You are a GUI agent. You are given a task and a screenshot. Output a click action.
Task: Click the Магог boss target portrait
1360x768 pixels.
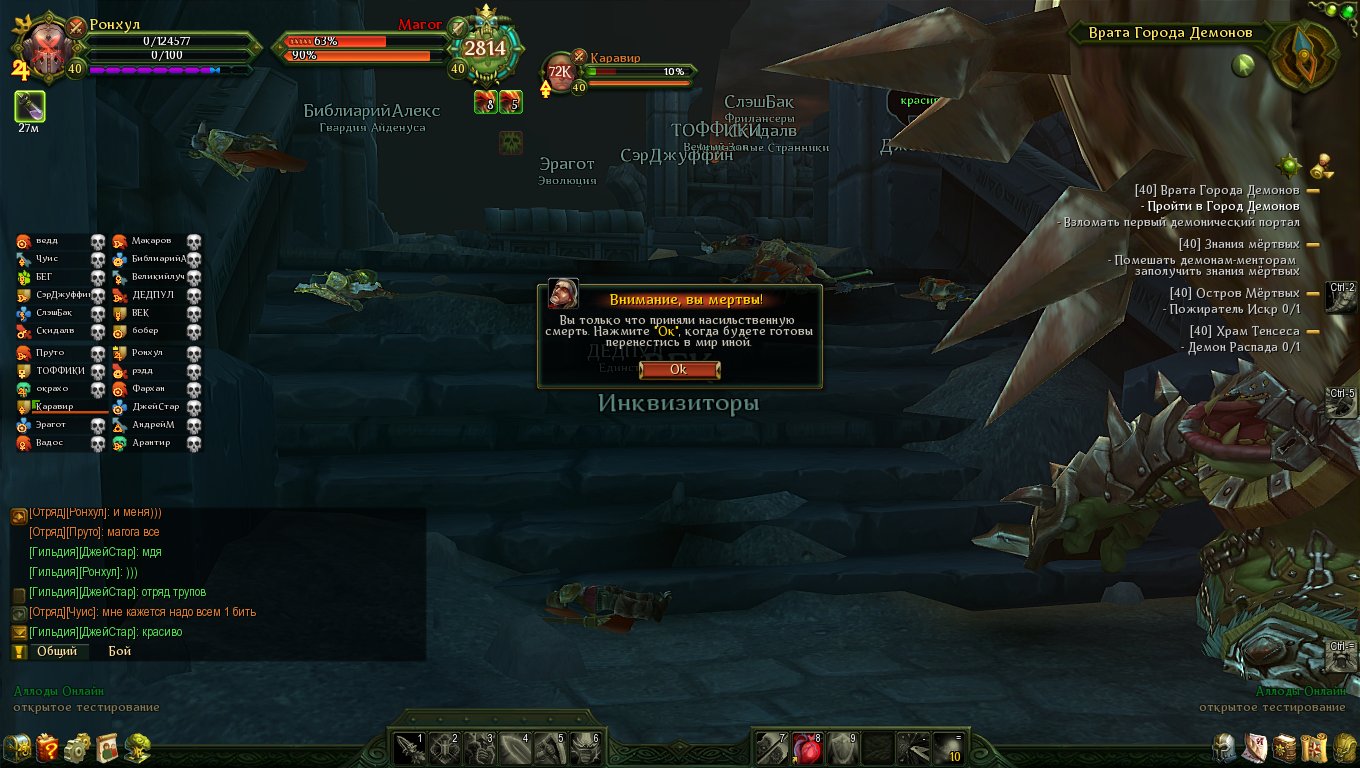click(485, 48)
